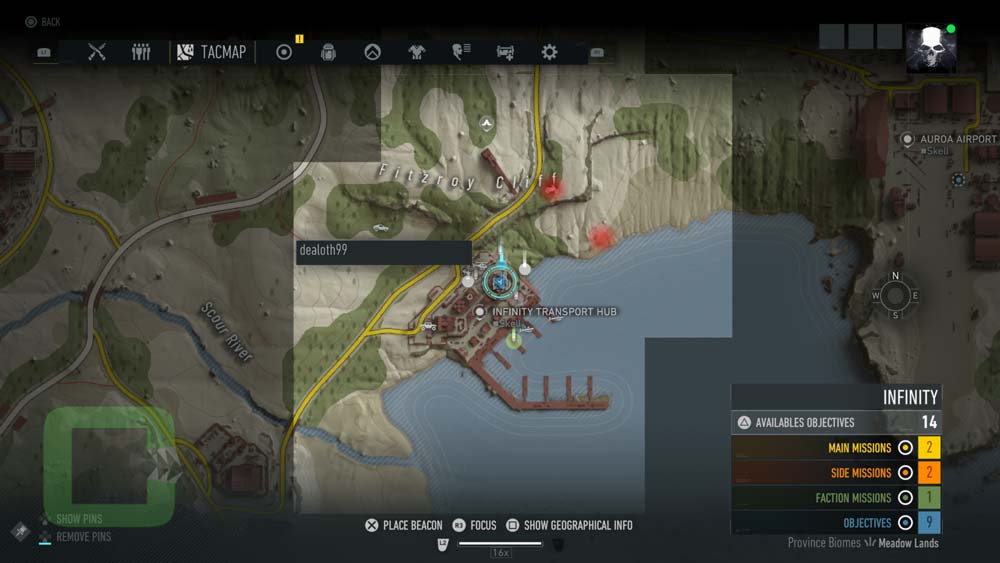Click the map zoom level slider
Viewport: 1000px width, 563px height.
pos(499,544)
